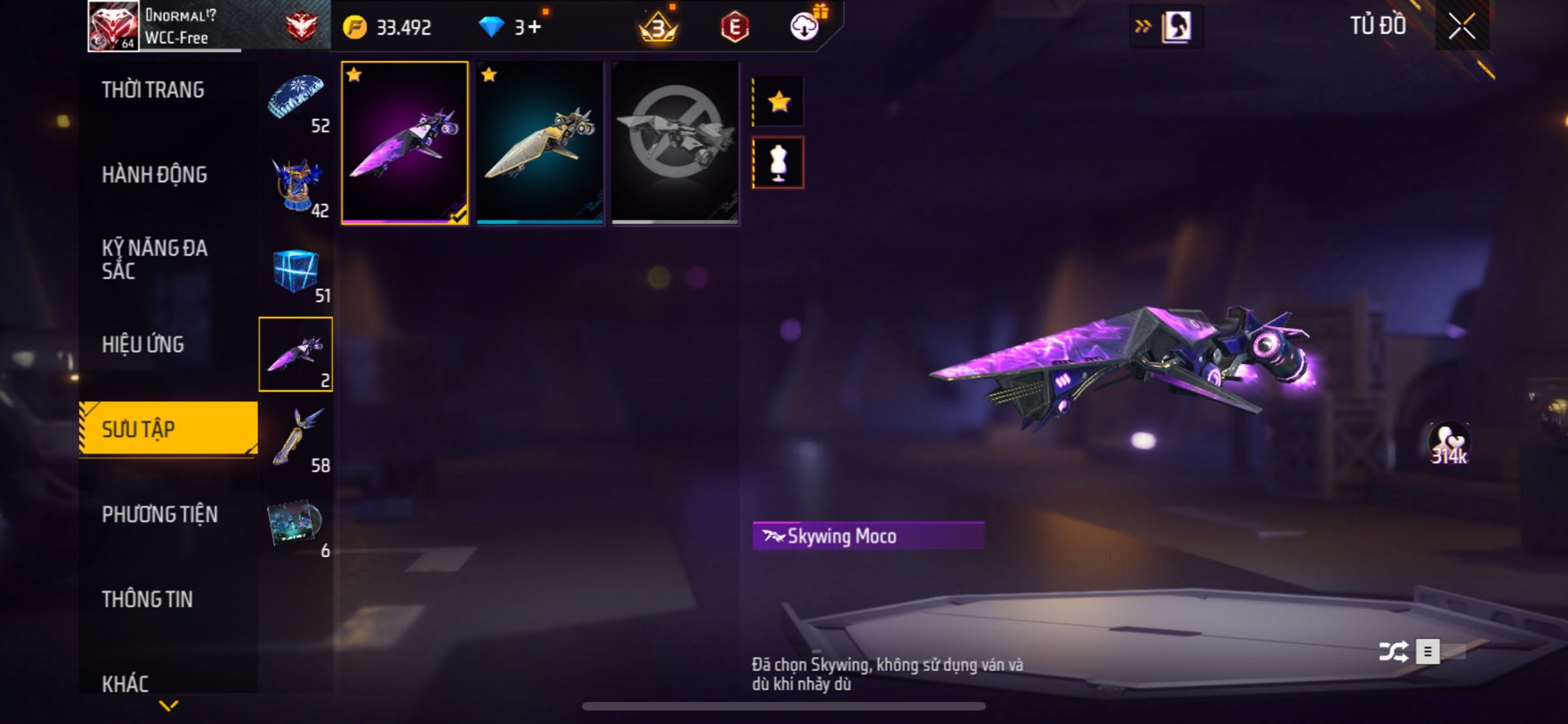Open the mannequin outfit preset button
The width and height of the screenshot is (1568, 724).
pyautogui.click(x=779, y=162)
